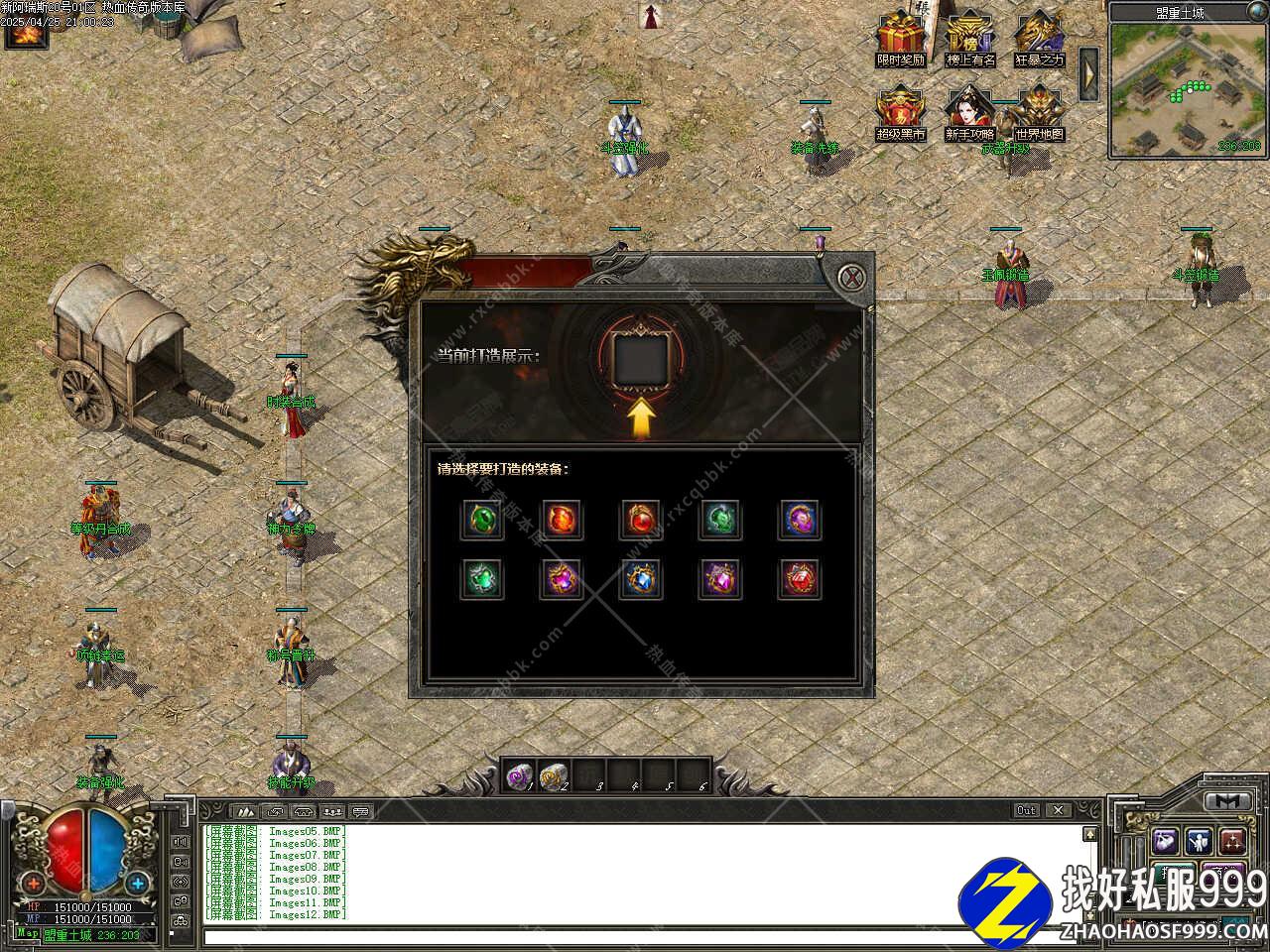
Task: Select the blue sapphire gem to craft
Action: coord(641,579)
